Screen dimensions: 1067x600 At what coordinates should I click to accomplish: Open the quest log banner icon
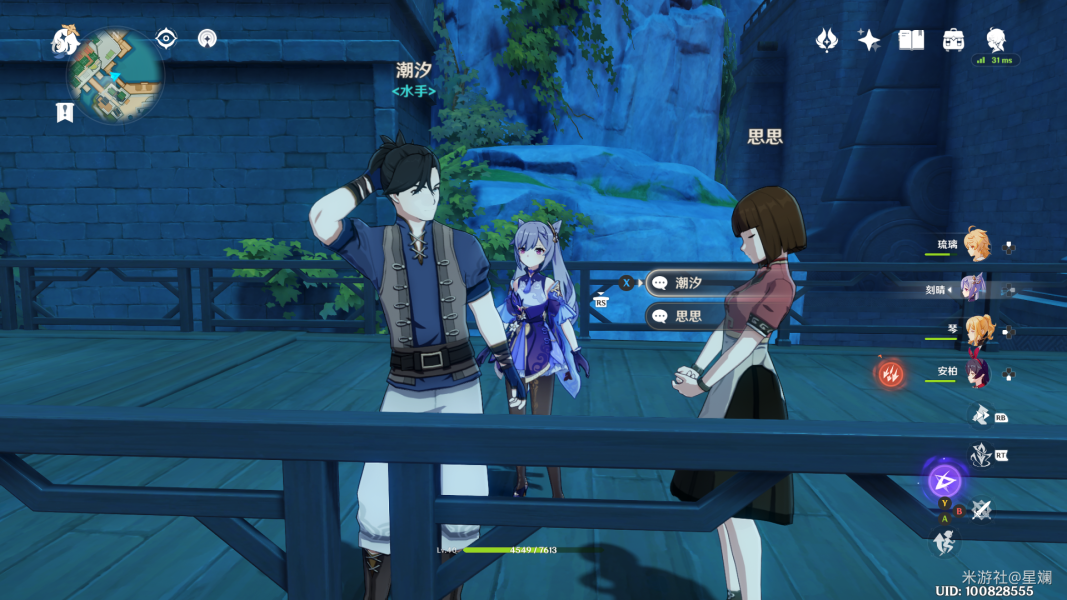click(65, 112)
